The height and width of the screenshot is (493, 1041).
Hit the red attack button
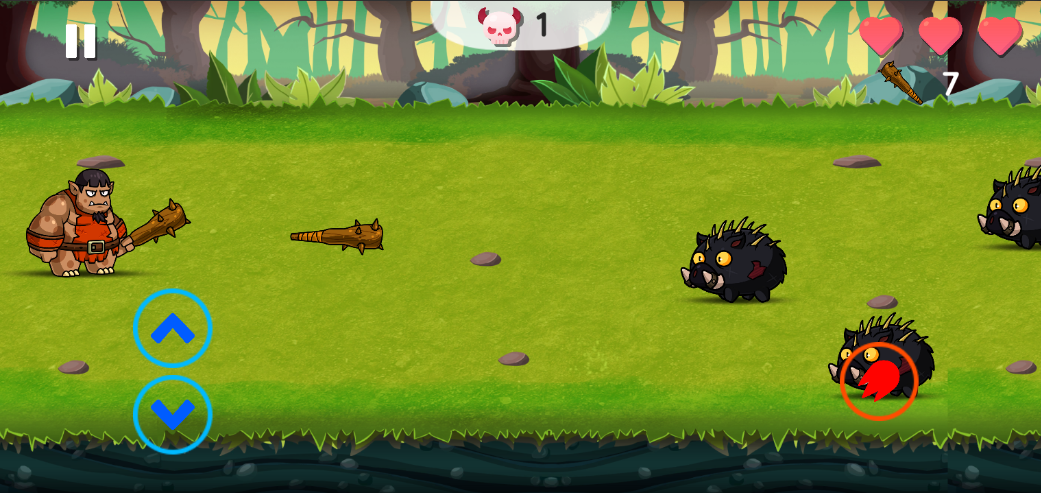[x=879, y=381]
